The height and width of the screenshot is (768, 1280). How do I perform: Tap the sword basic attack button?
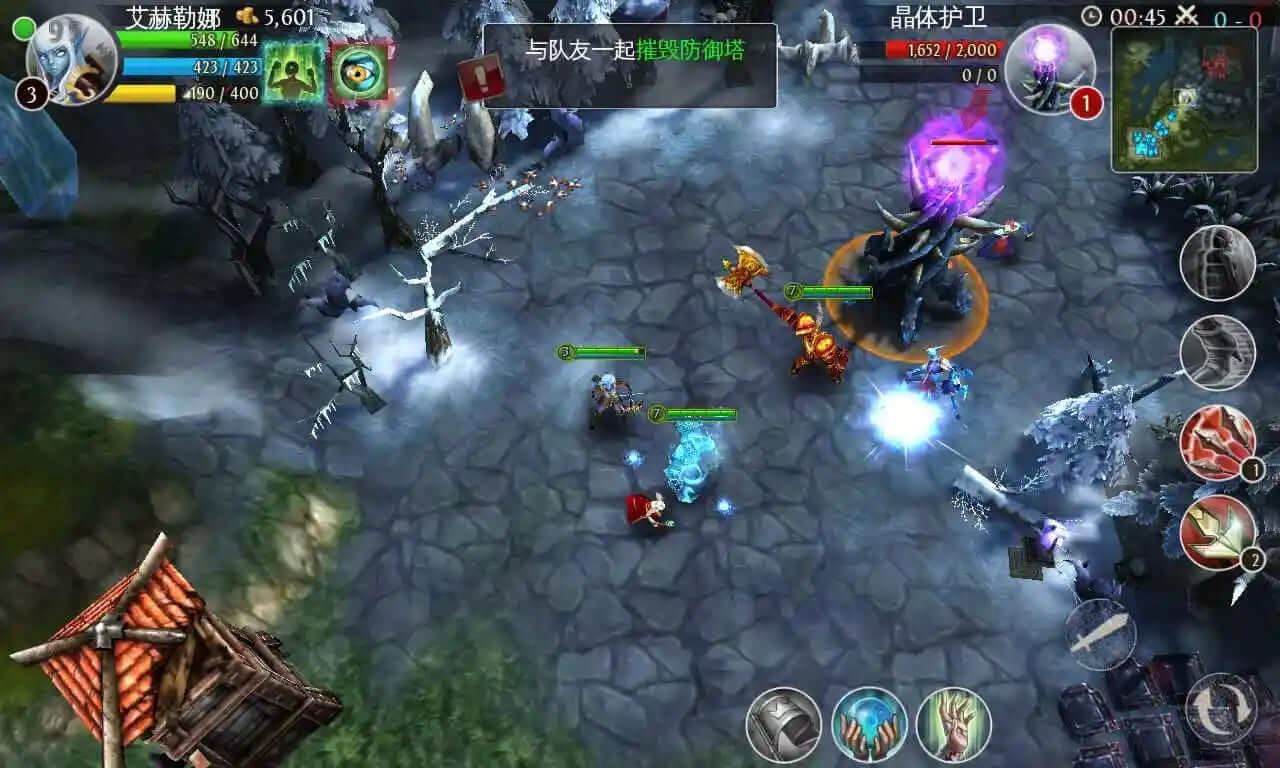pos(1099,634)
